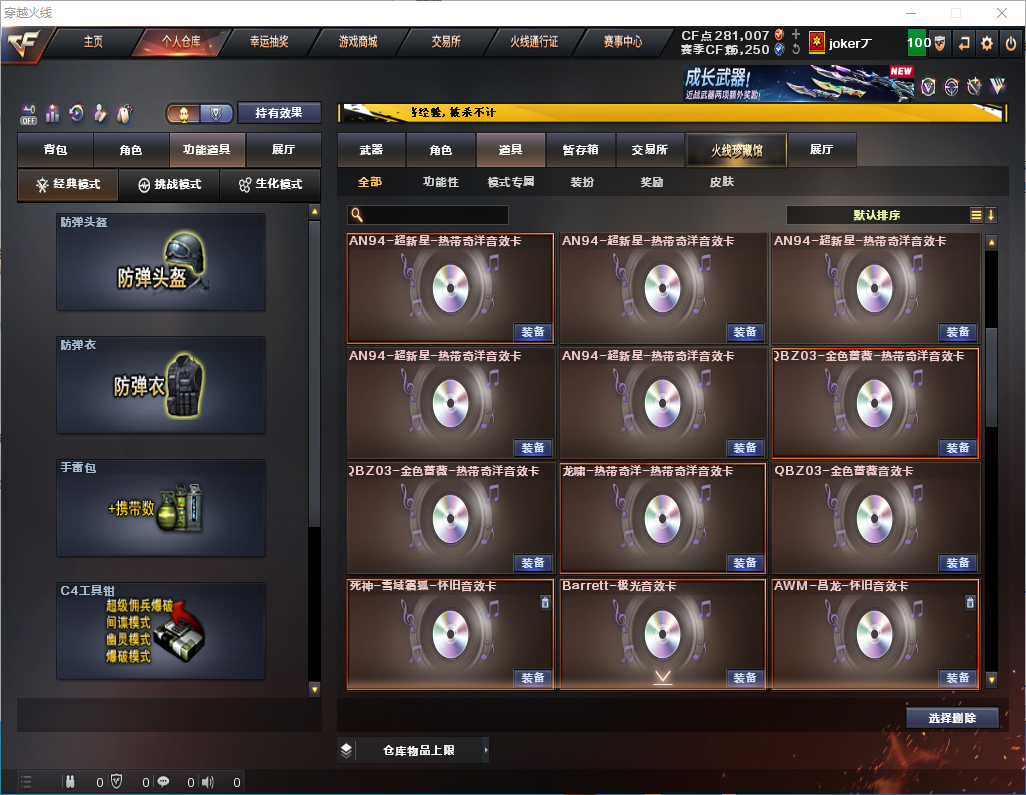Select the 挑战模式 challenge mode tab
The image size is (1026, 795).
point(169,185)
